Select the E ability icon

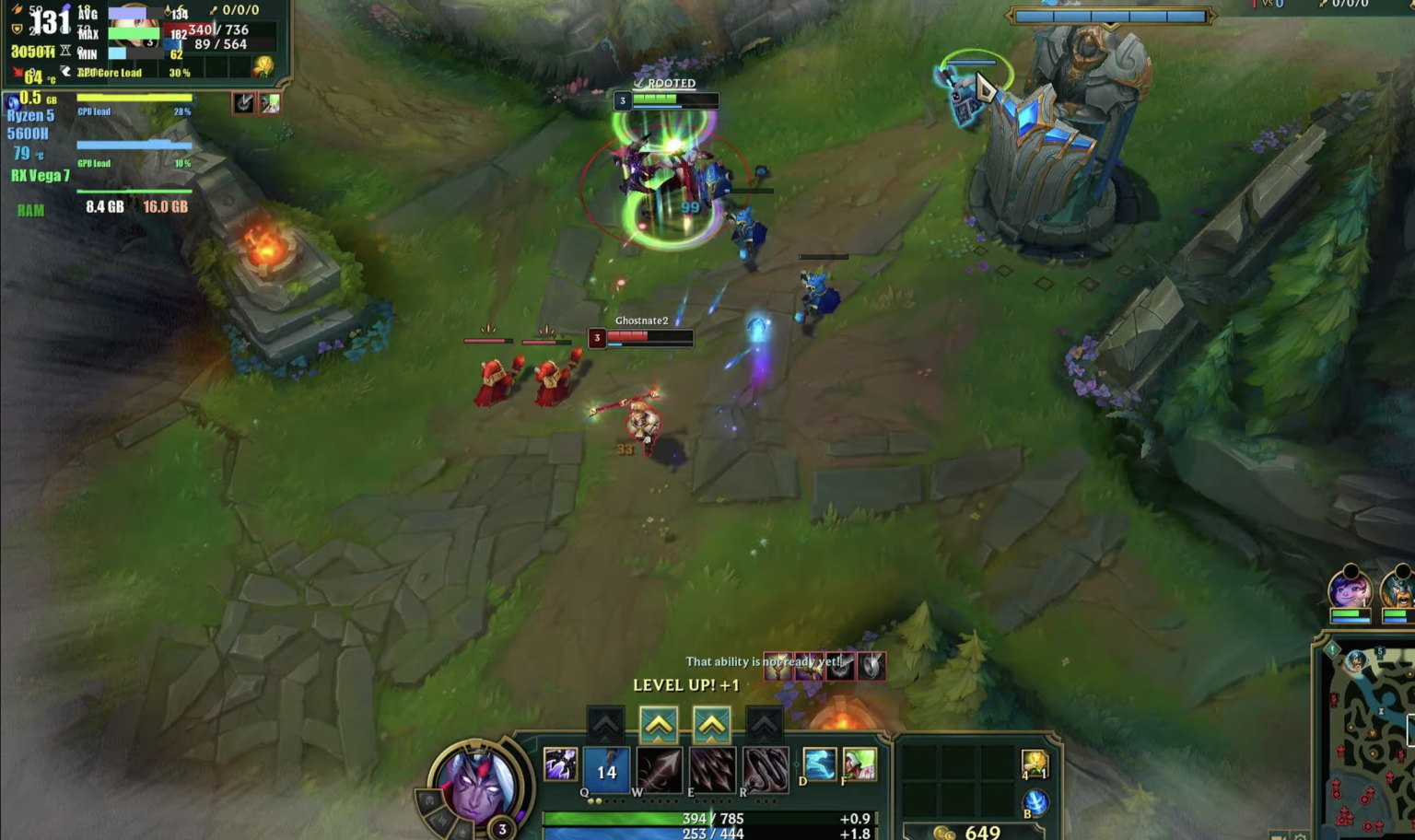[711, 768]
